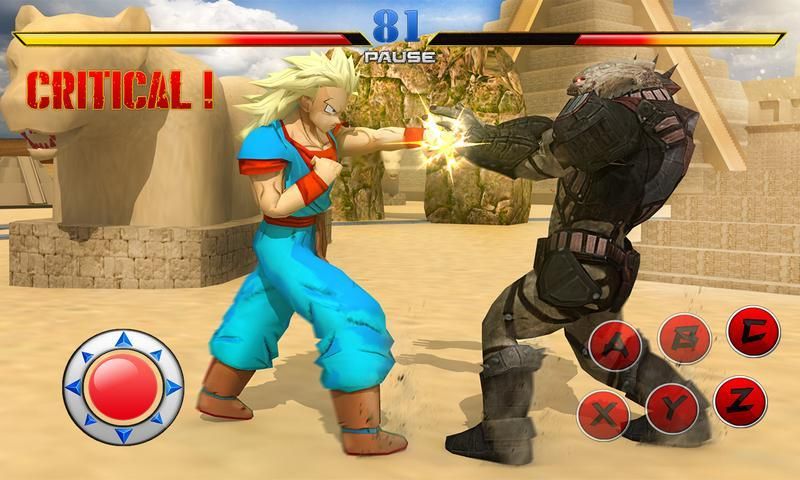Click the red virtual joystick center
The image size is (800, 480).
coord(122,387)
